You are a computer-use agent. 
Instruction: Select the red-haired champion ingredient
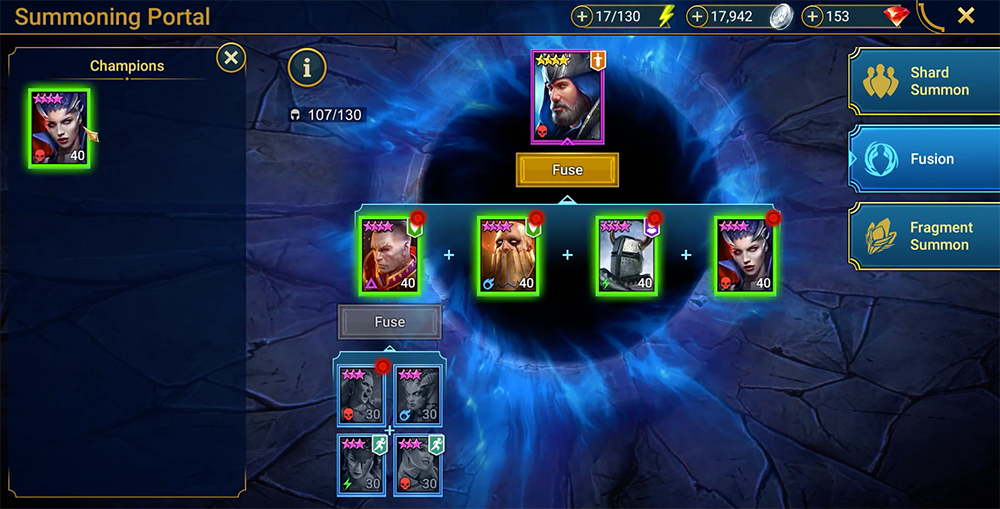[390, 256]
